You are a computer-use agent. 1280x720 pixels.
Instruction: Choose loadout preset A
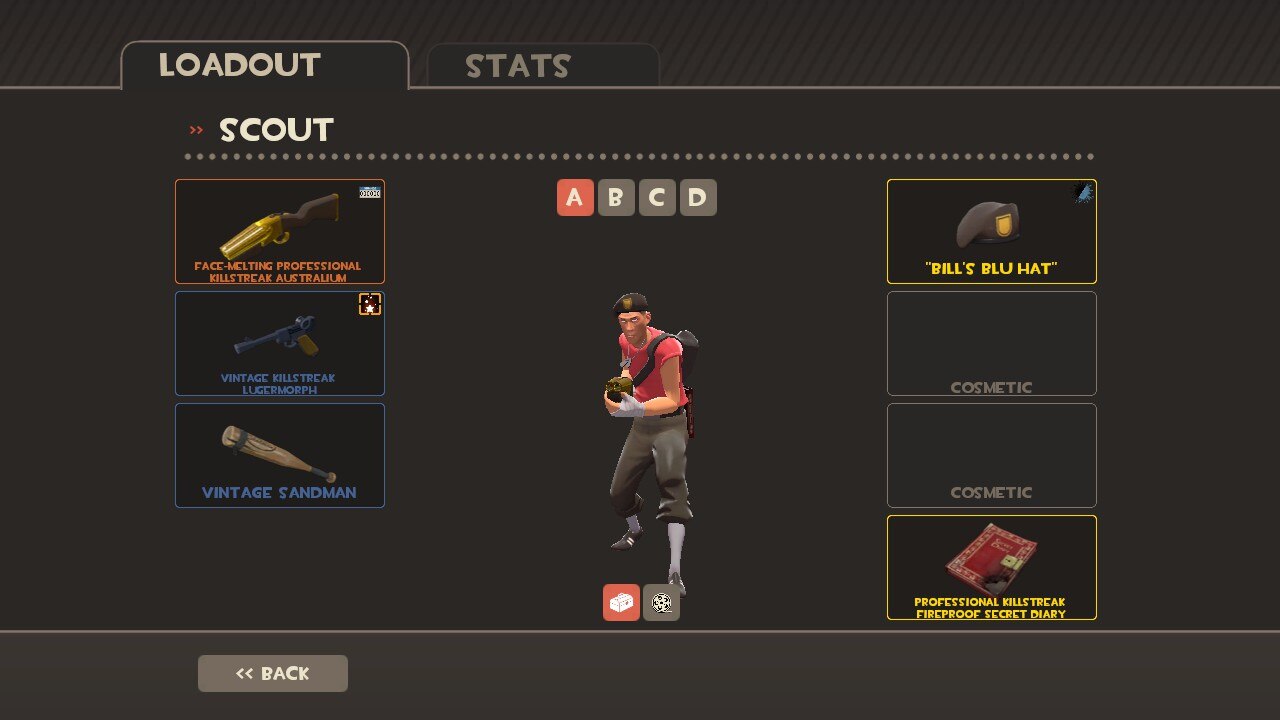coord(575,198)
